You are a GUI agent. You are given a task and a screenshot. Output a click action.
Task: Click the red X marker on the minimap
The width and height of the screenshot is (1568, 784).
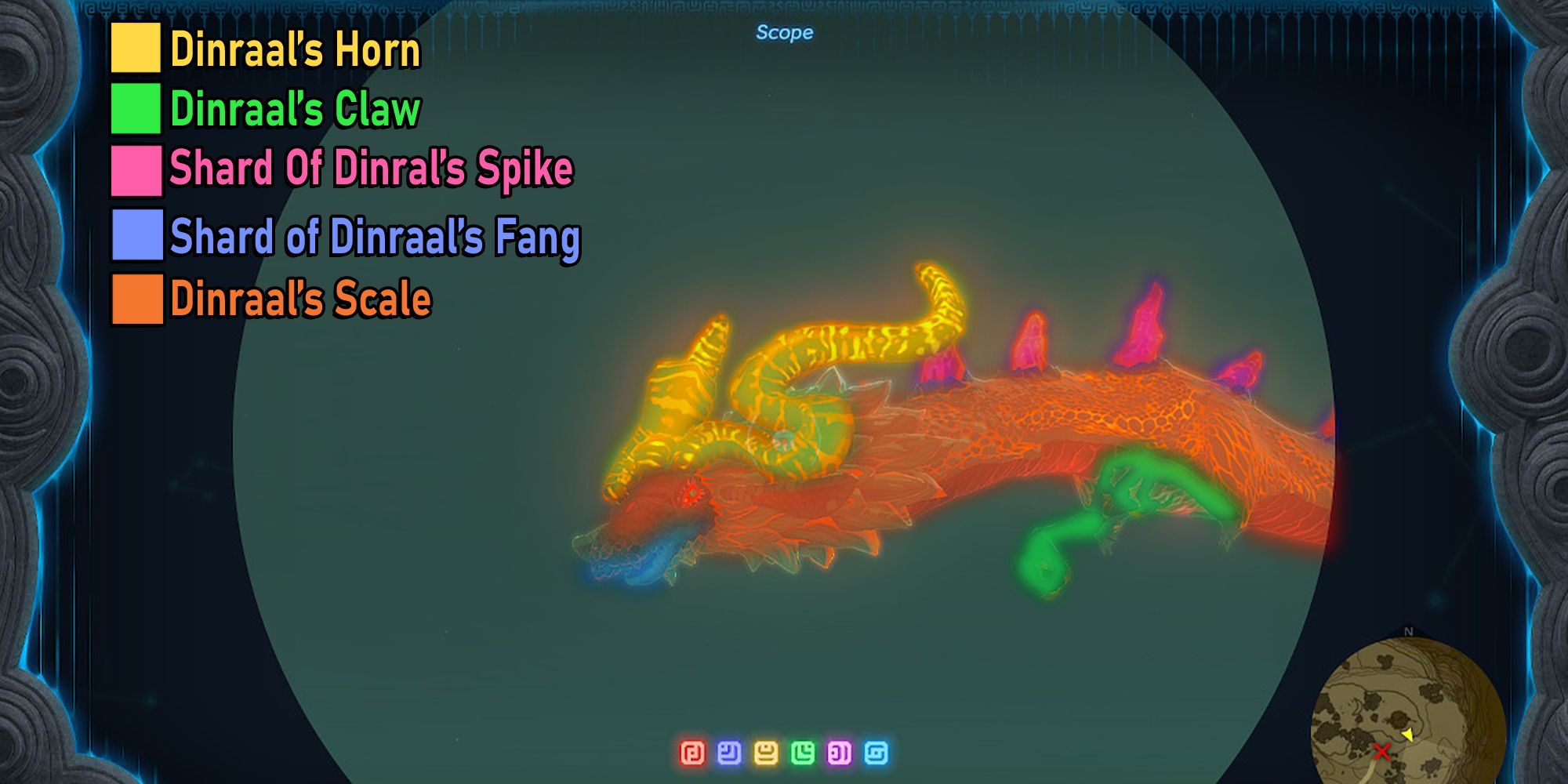click(x=1382, y=751)
